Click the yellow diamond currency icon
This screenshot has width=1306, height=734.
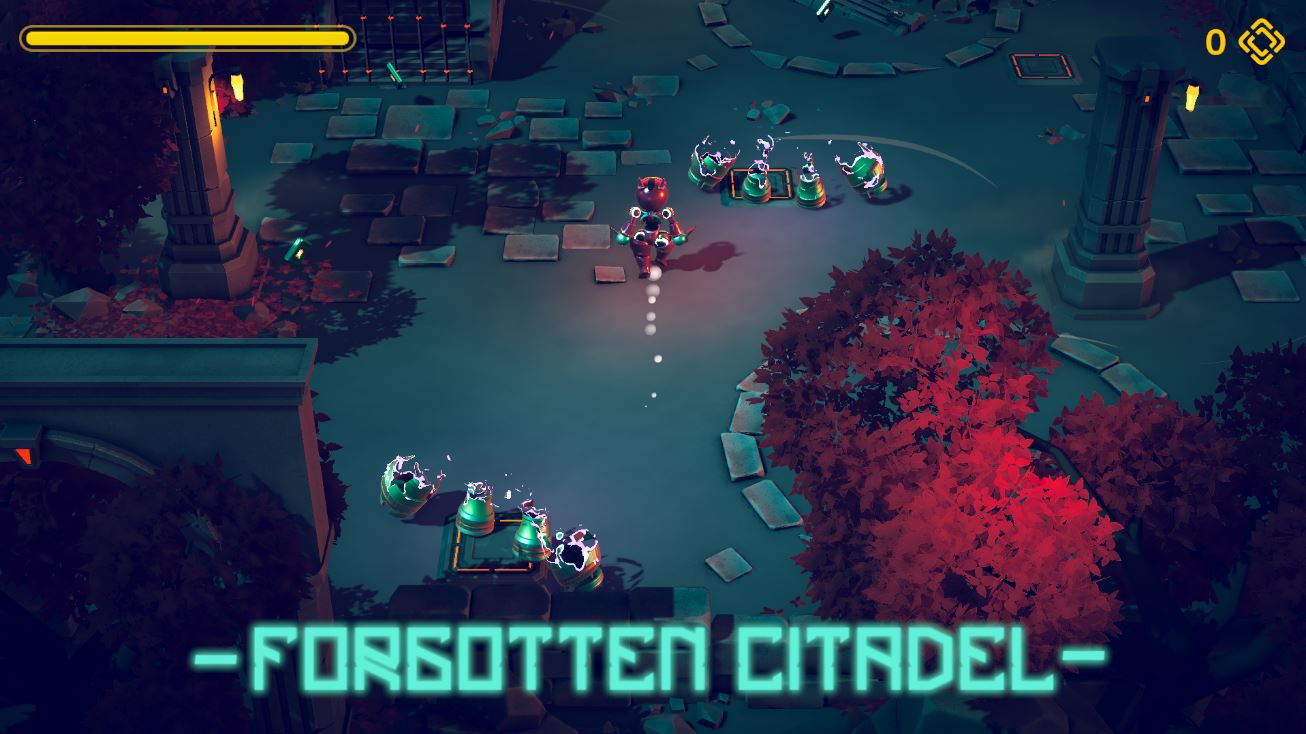1262,41
